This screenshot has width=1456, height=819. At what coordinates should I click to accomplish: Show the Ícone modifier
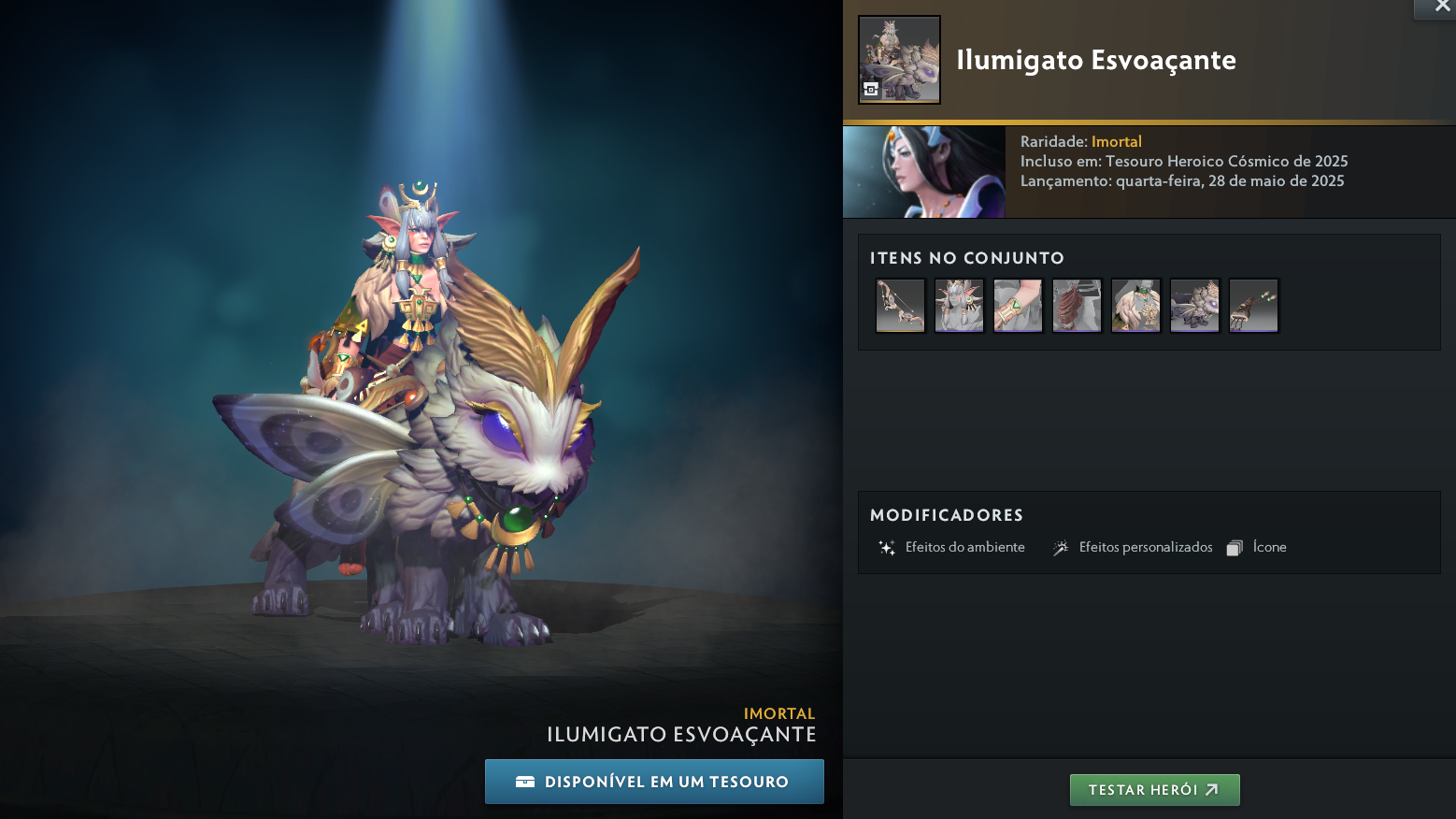tap(1257, 548)
